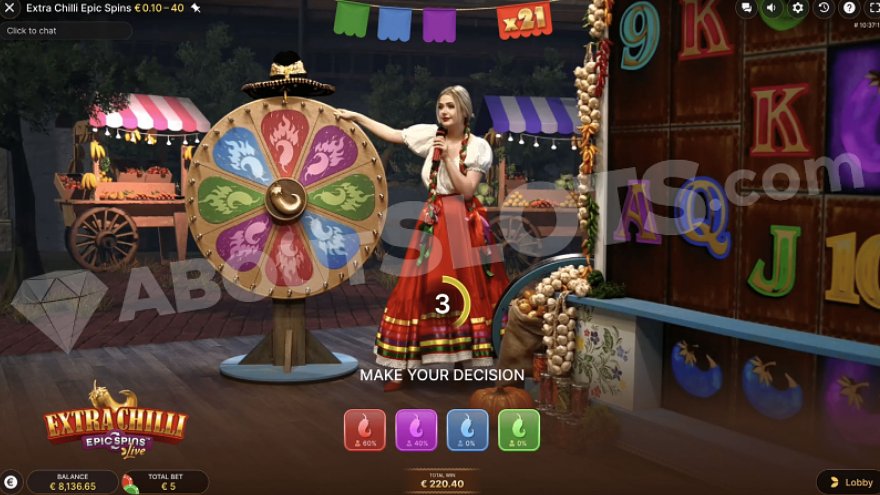Open settings with the gear icon

coord(798,8)
